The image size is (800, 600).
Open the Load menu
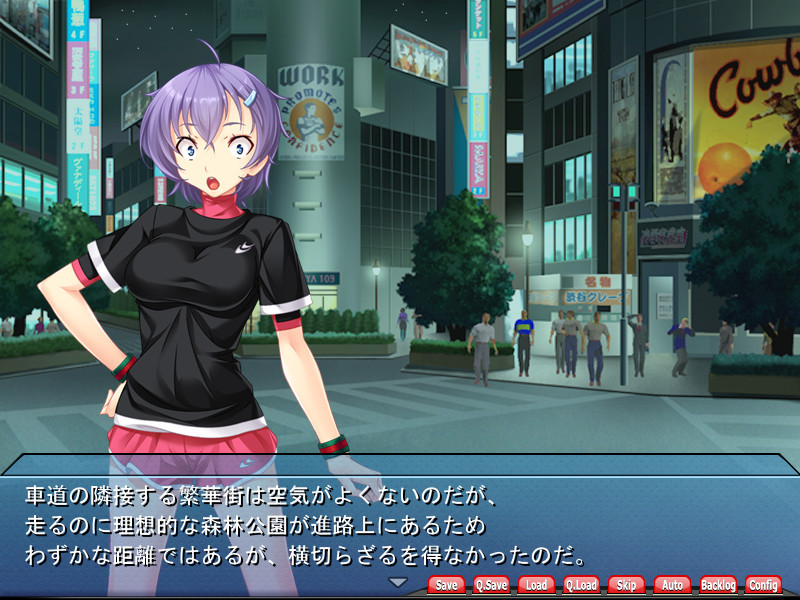[x=536, y=585]
